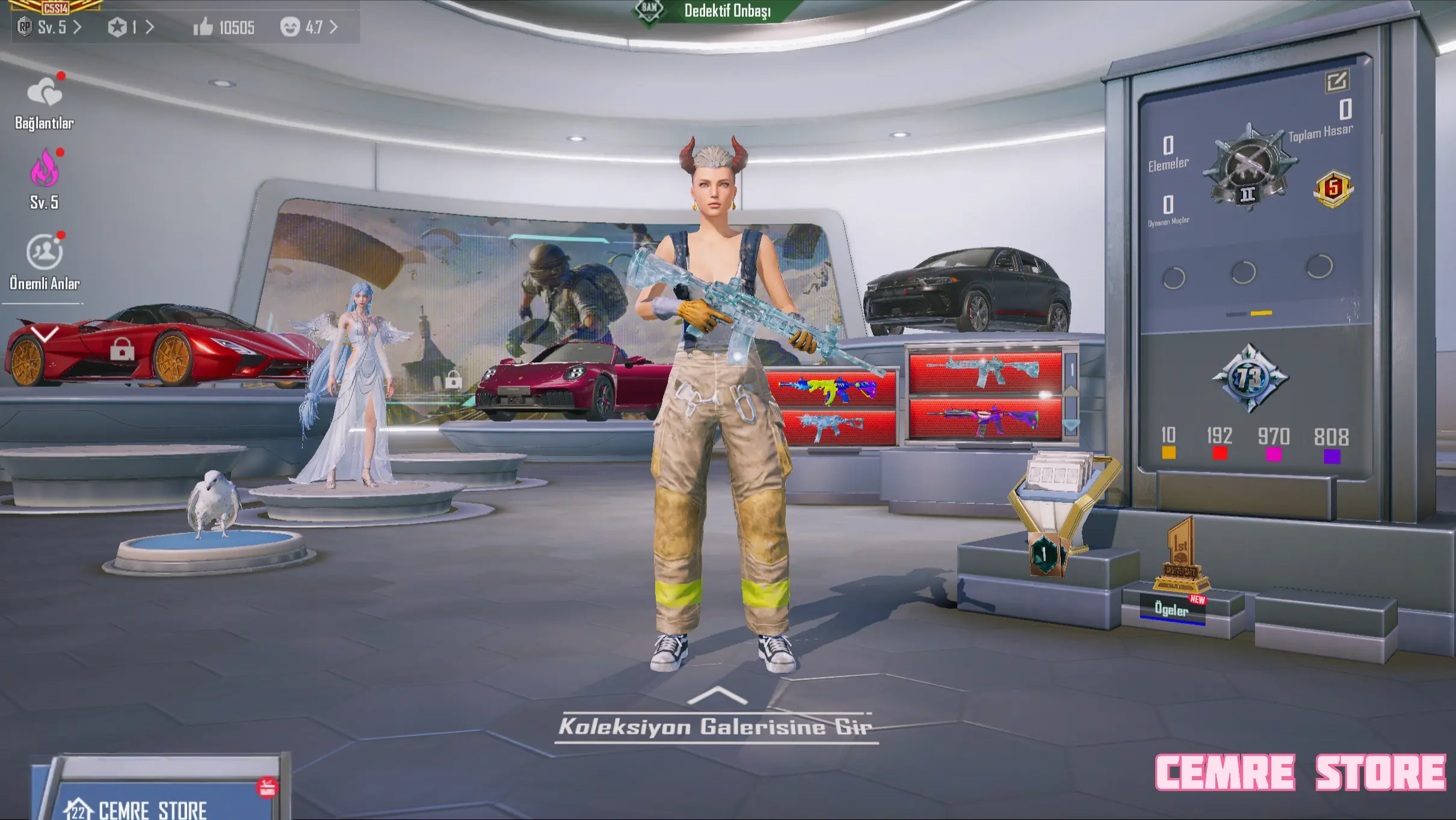Open the Ögeler items display
Image resolution: width=1456 pixels, height=820 pixels.
pyautogui.click(x=1171, y=609)
